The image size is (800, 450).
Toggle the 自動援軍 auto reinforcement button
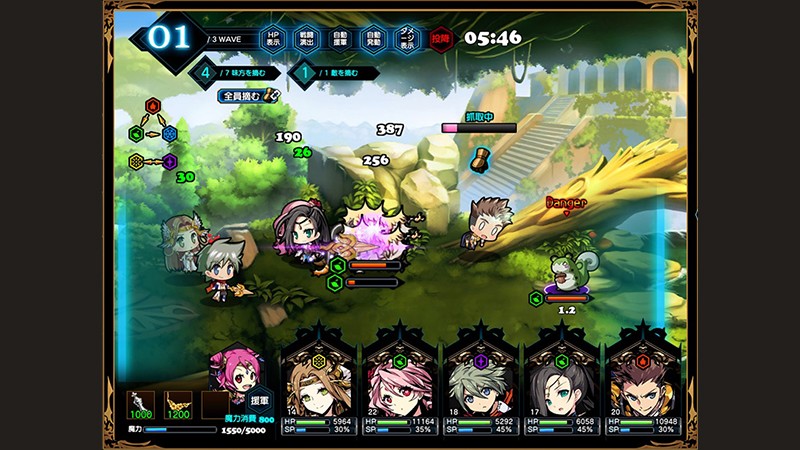[x=340, y=39]
